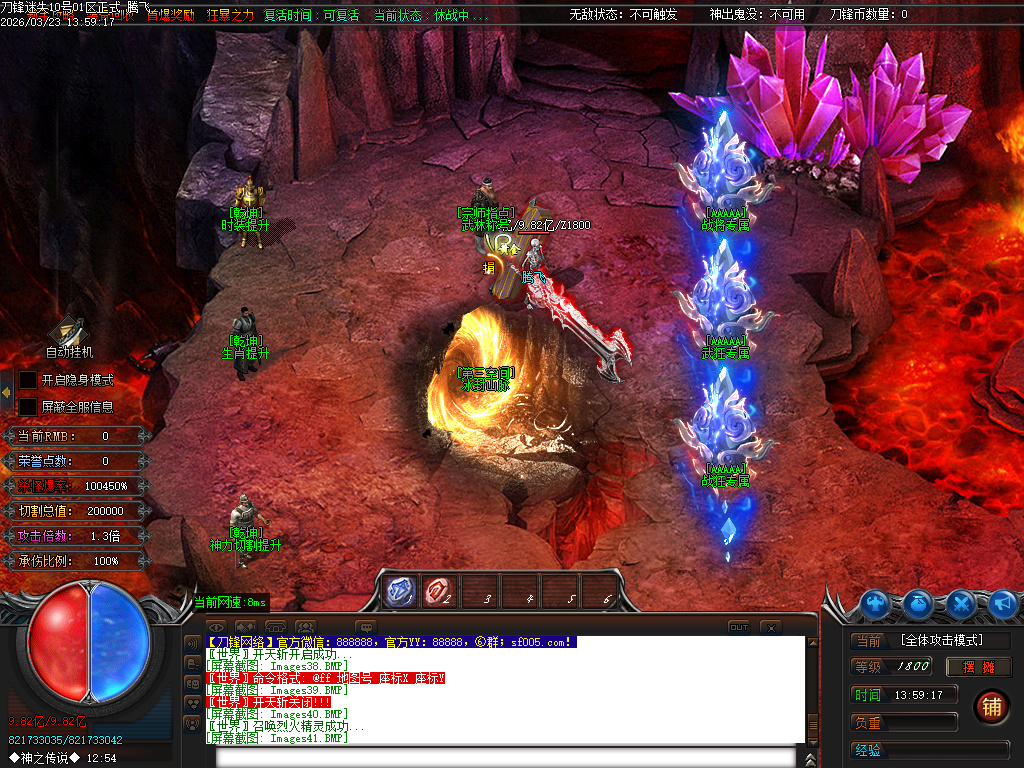Open the bag via the pouch icon
The height and width of the screenshot is (768, 1024).
(x=919, y=604)
